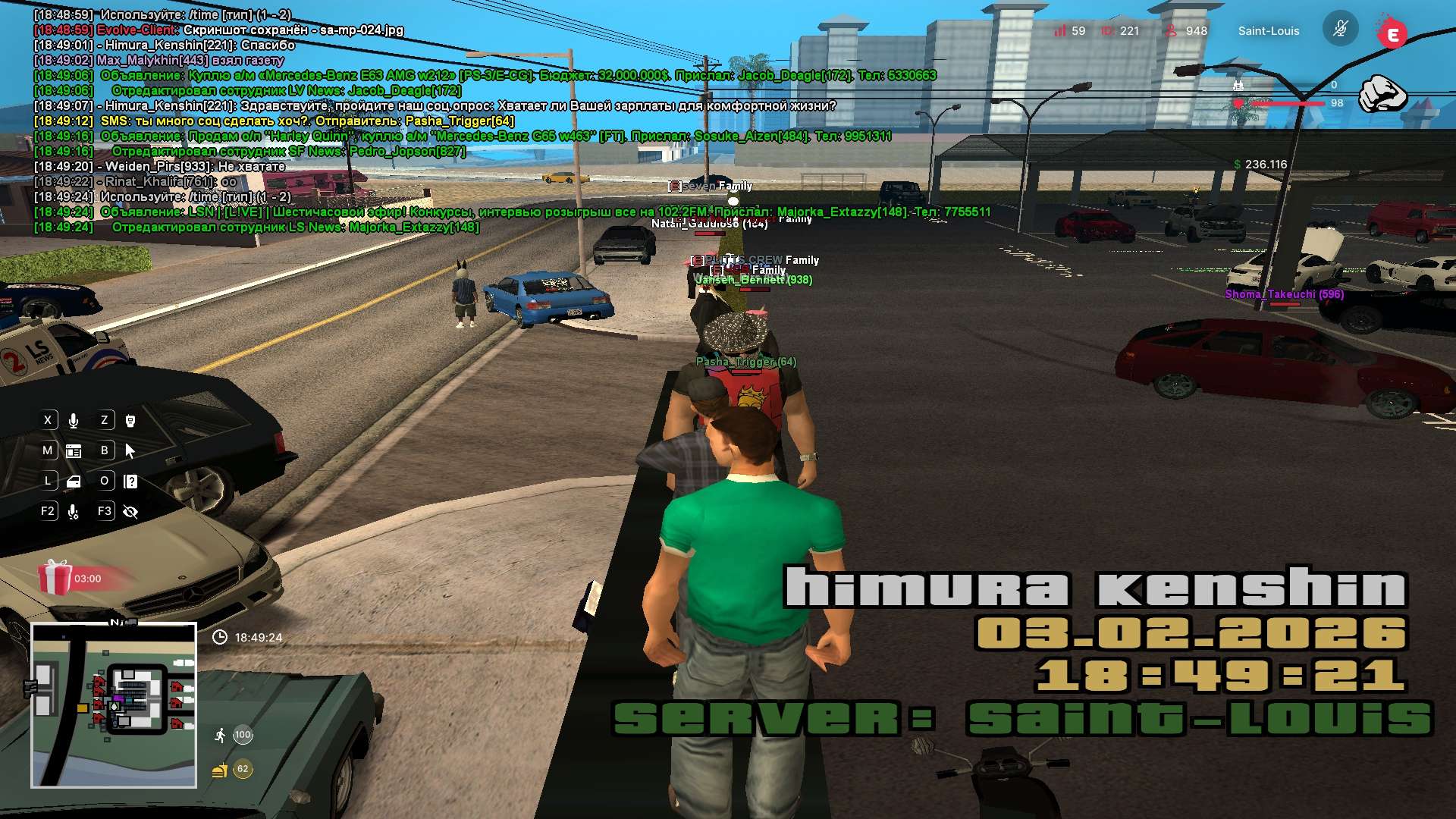Click the running man stamina icon
This screenshot has height=819, width=1456.
(x=220, y=735)
